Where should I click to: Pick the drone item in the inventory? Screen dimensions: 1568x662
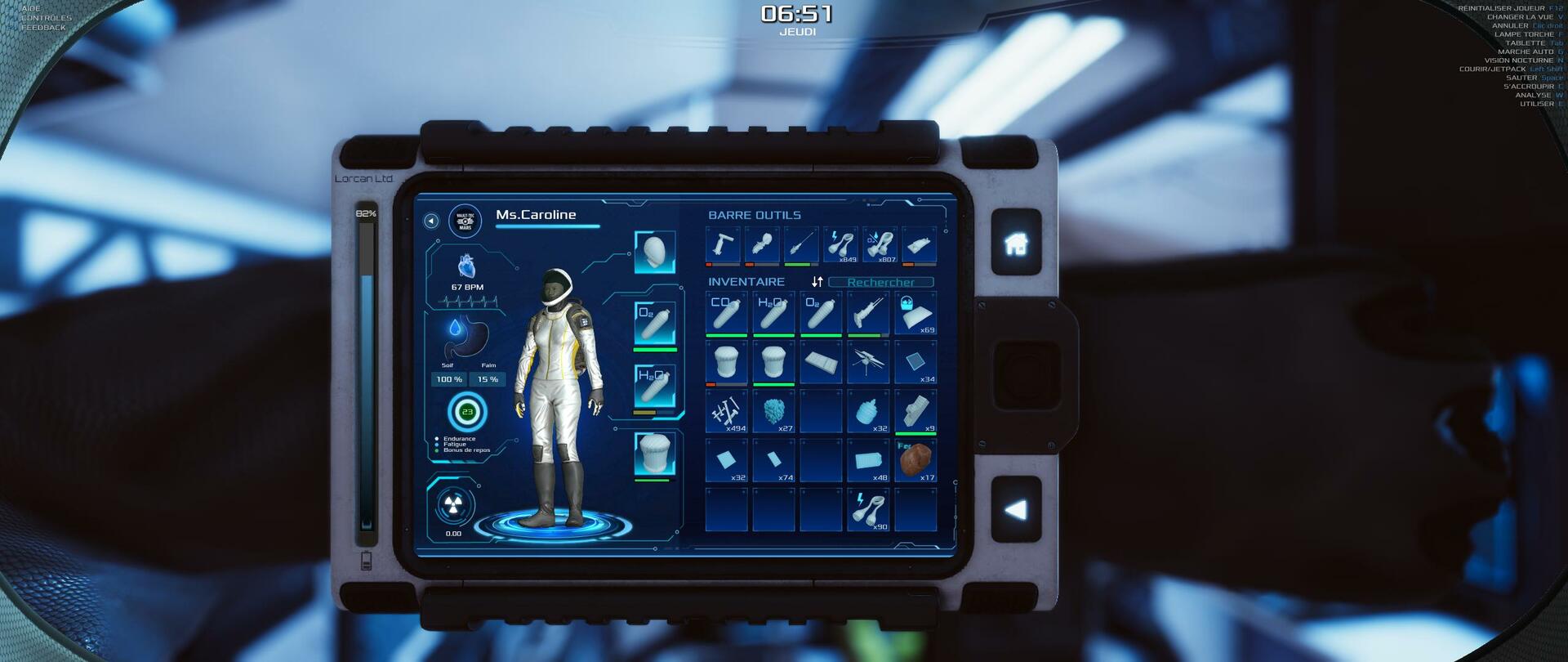tap(868, 362)
